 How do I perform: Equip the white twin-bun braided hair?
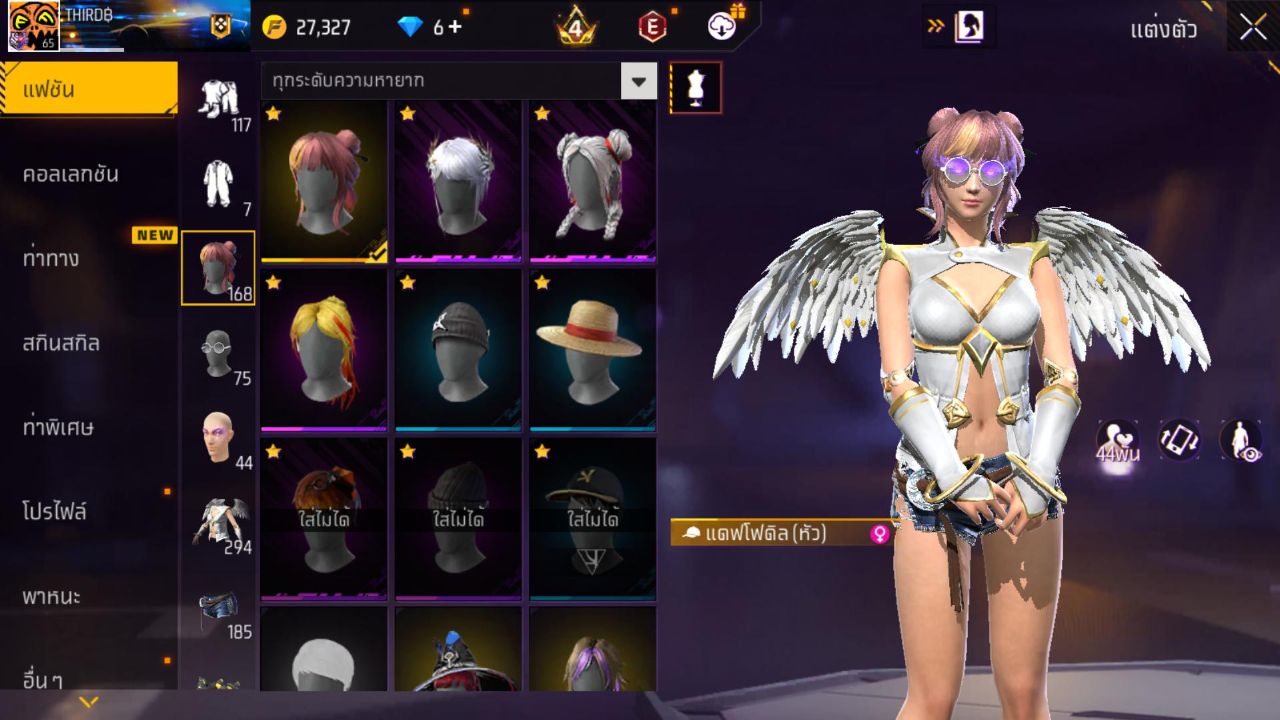pos(592,180)
